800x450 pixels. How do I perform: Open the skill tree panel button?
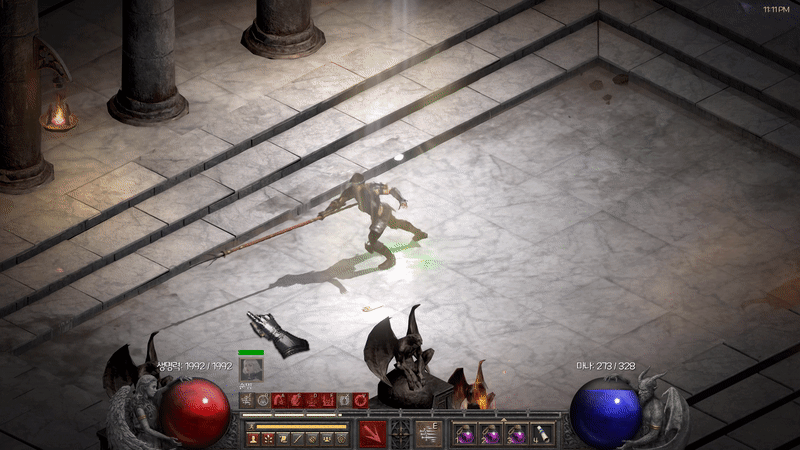tap(268, 439)
